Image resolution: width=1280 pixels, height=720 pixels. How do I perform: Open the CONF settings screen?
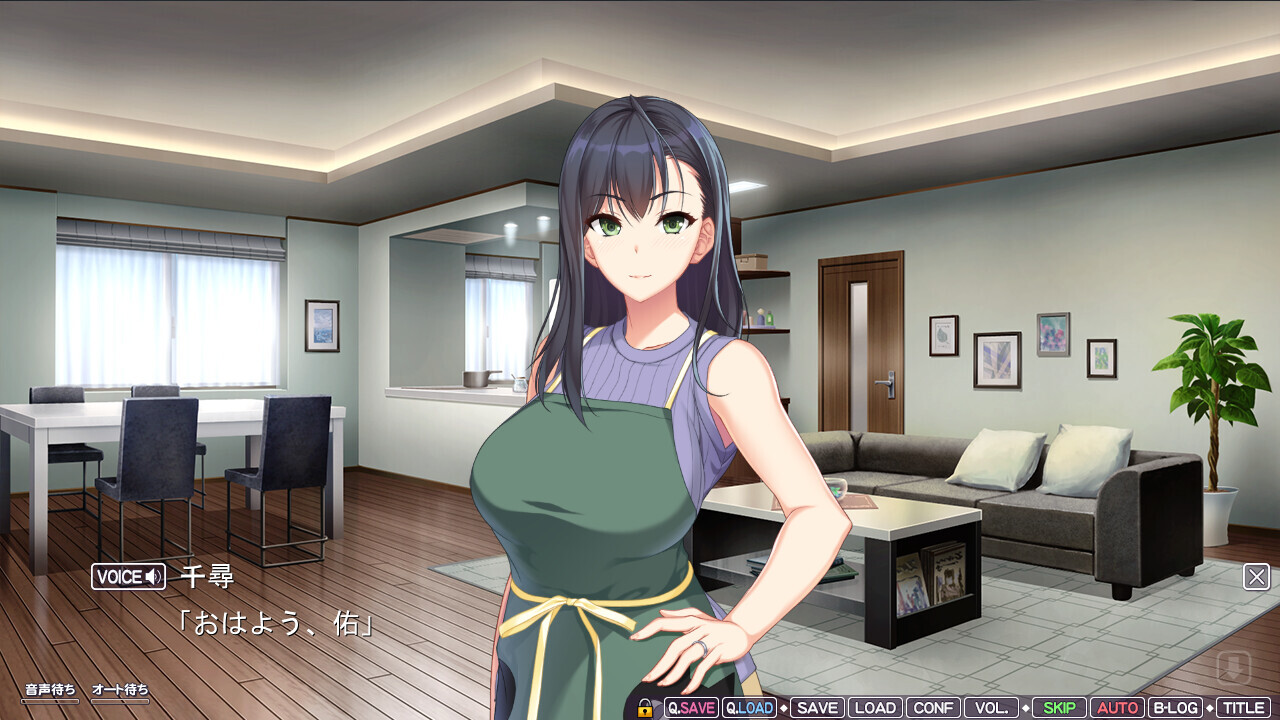pos(933,708)
